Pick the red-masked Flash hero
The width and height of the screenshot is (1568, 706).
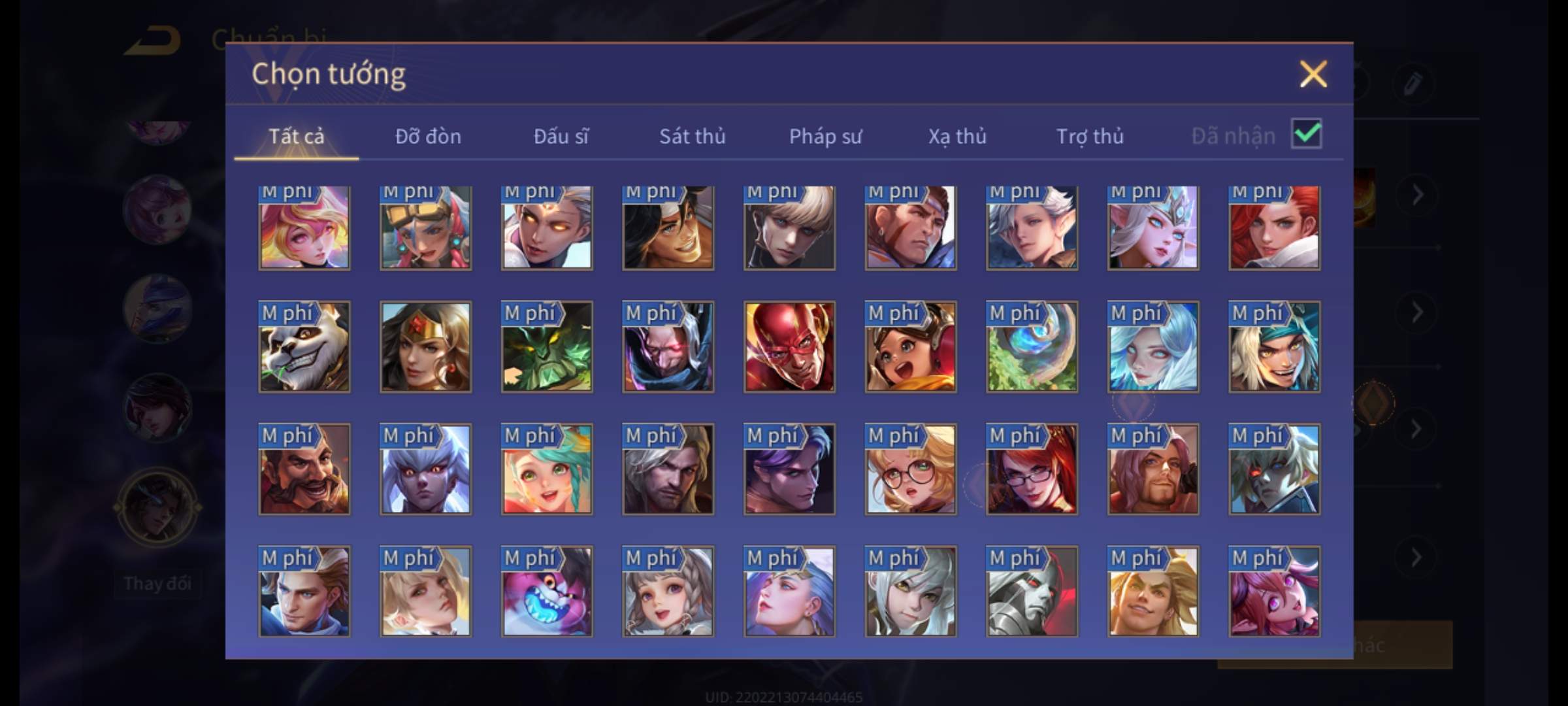click(789, 347)
